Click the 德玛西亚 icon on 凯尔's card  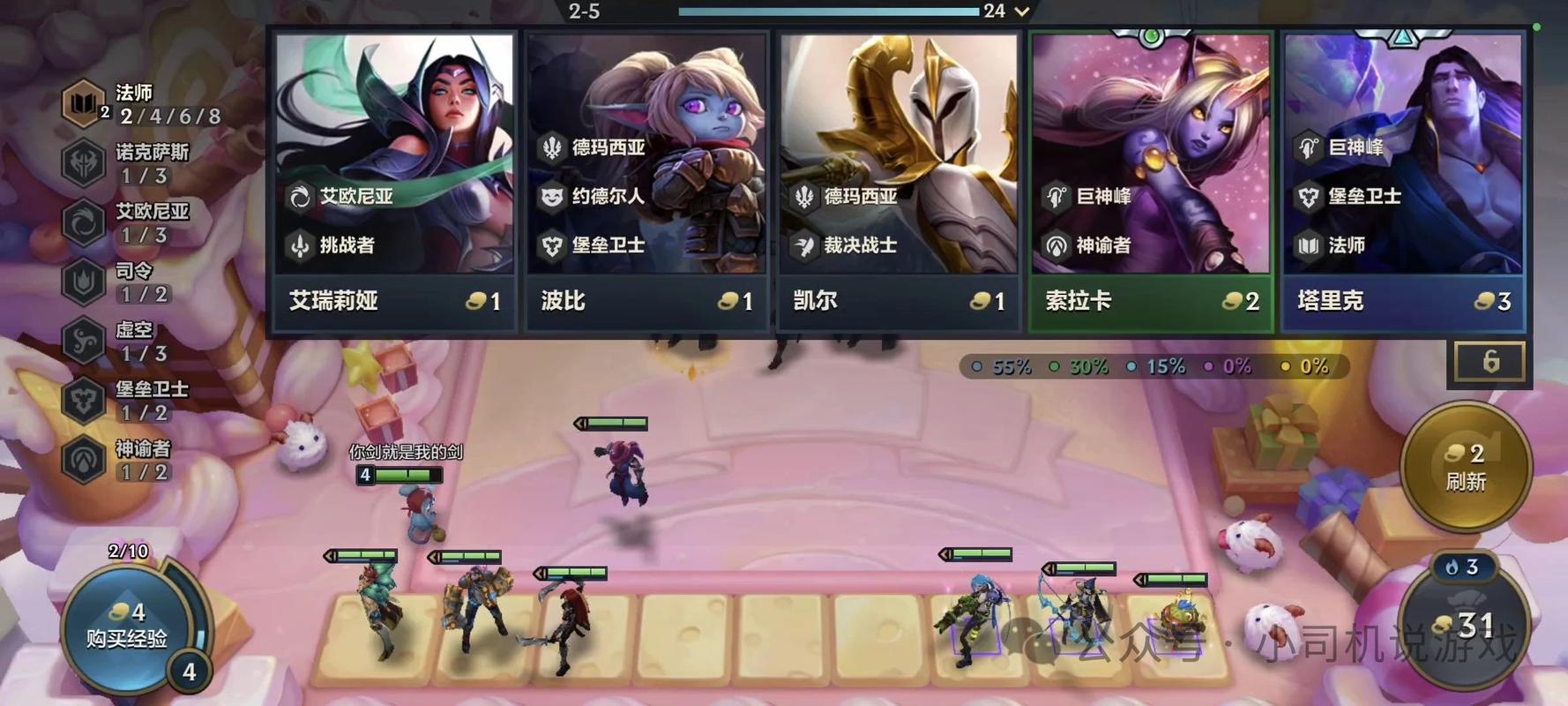click(803, 197)
